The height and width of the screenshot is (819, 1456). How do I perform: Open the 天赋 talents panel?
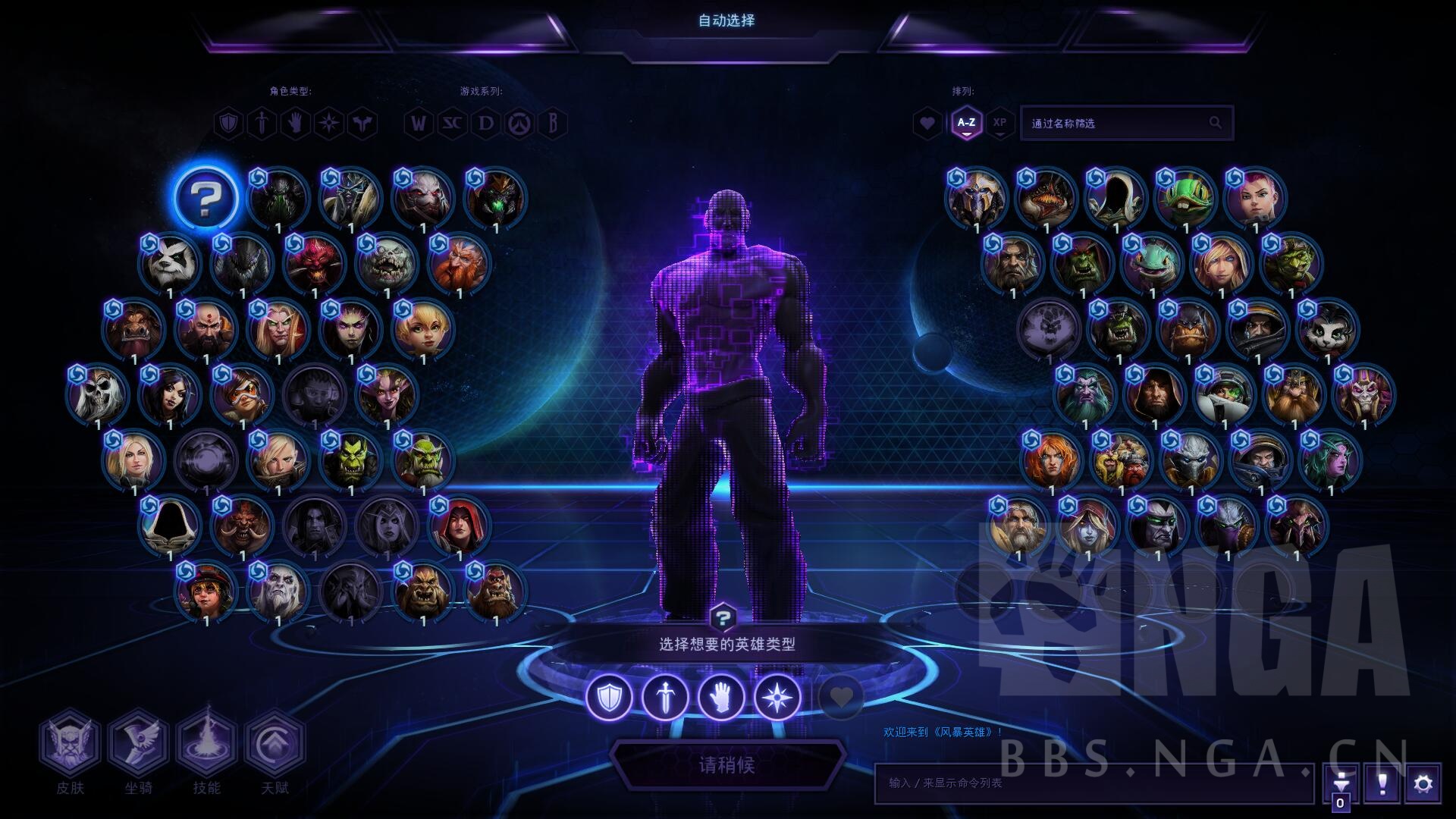[275, 743]
